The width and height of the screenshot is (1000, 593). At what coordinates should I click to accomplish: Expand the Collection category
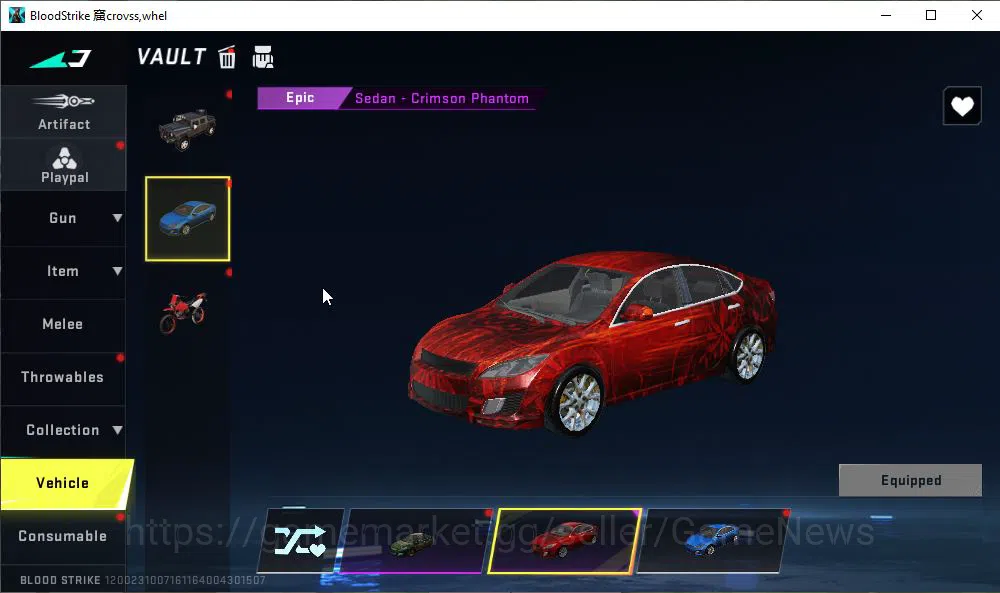click(x=63, y=430)
